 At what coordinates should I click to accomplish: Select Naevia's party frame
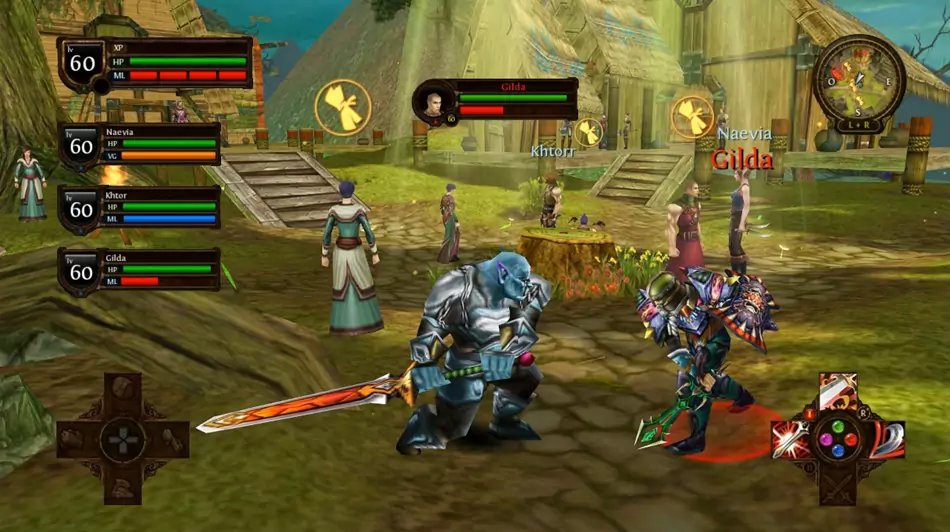(x=140, y=146)
